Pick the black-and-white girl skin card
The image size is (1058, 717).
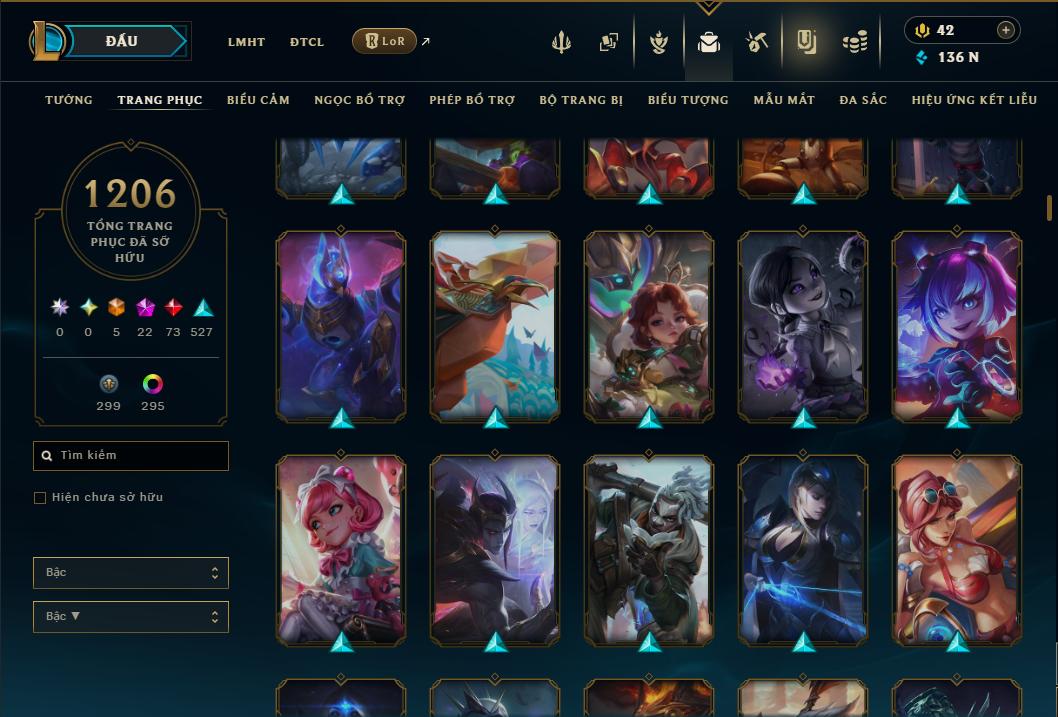[x=803, y=325]
